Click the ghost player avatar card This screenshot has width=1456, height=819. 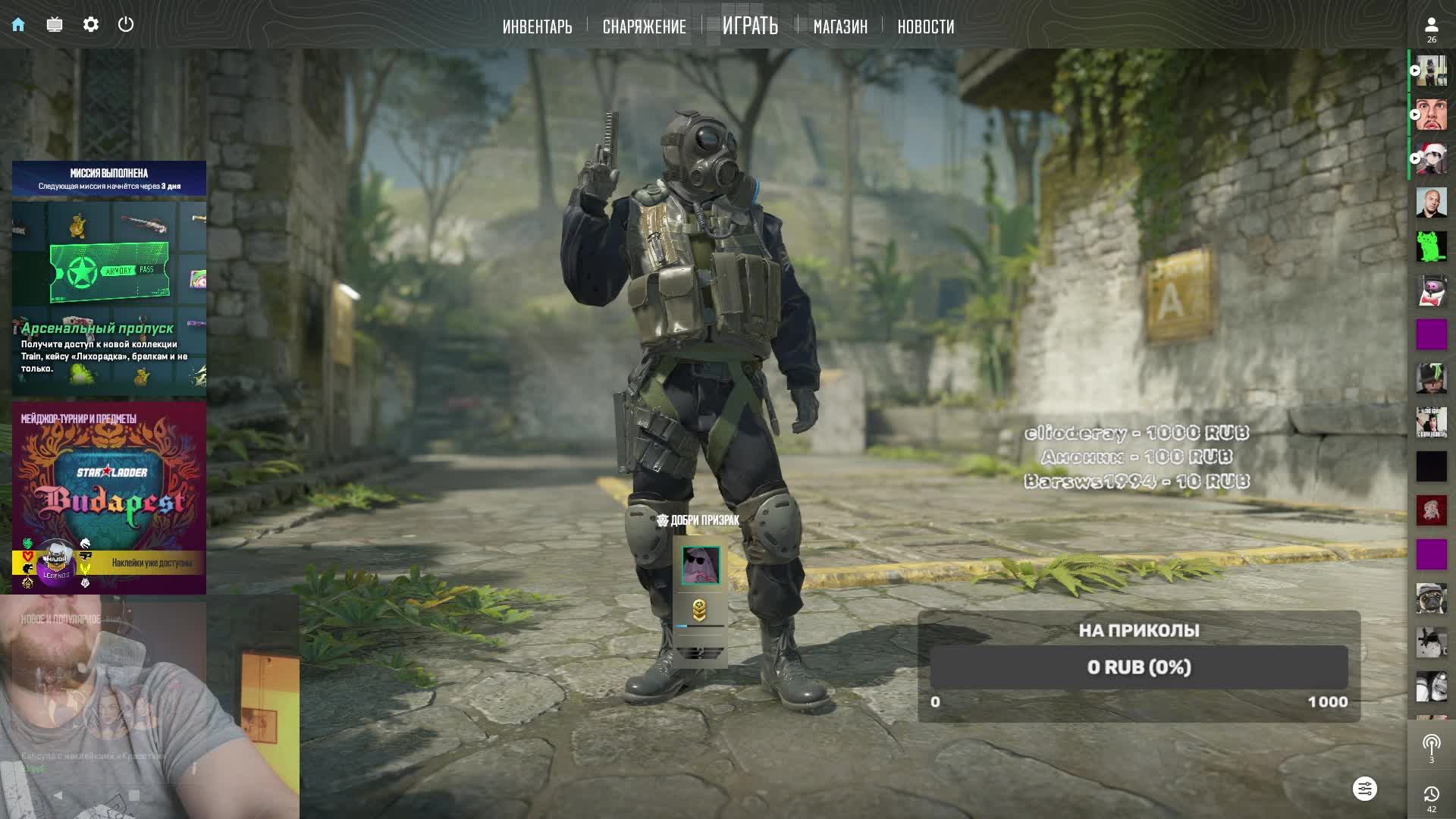(x=700, y=565)
